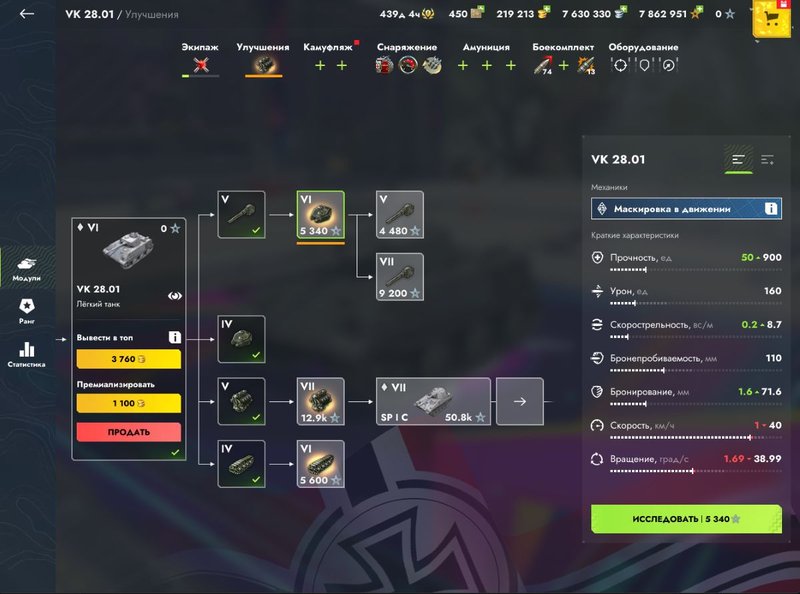Image resolution: width=800 pixels, height=594 pixels.
Task: Select the tier VII gun costing 9 200
Action: click(x=399, y=277)
